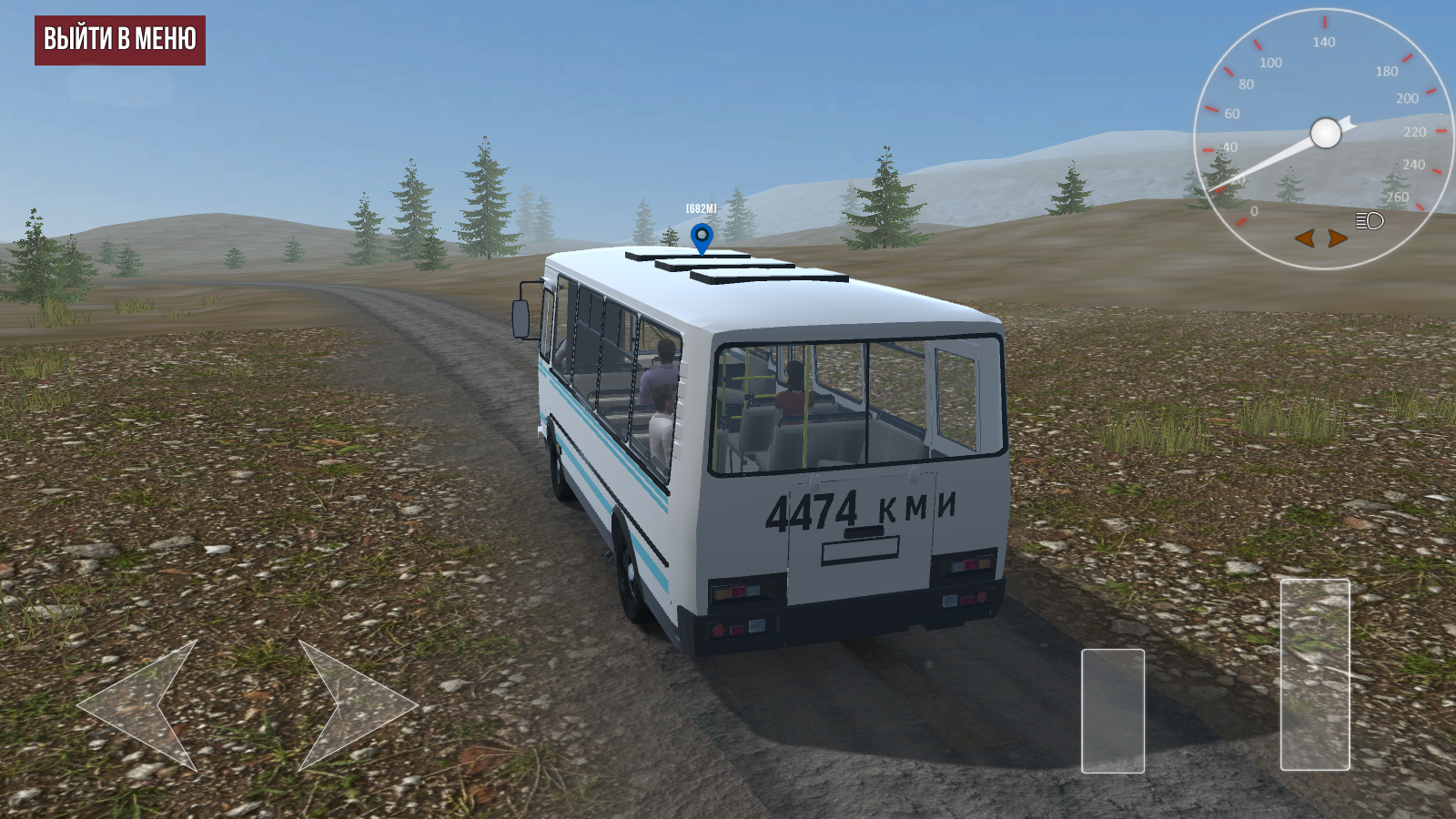
Task: Click the bus's left taillight
Action: tap(737, 591)
